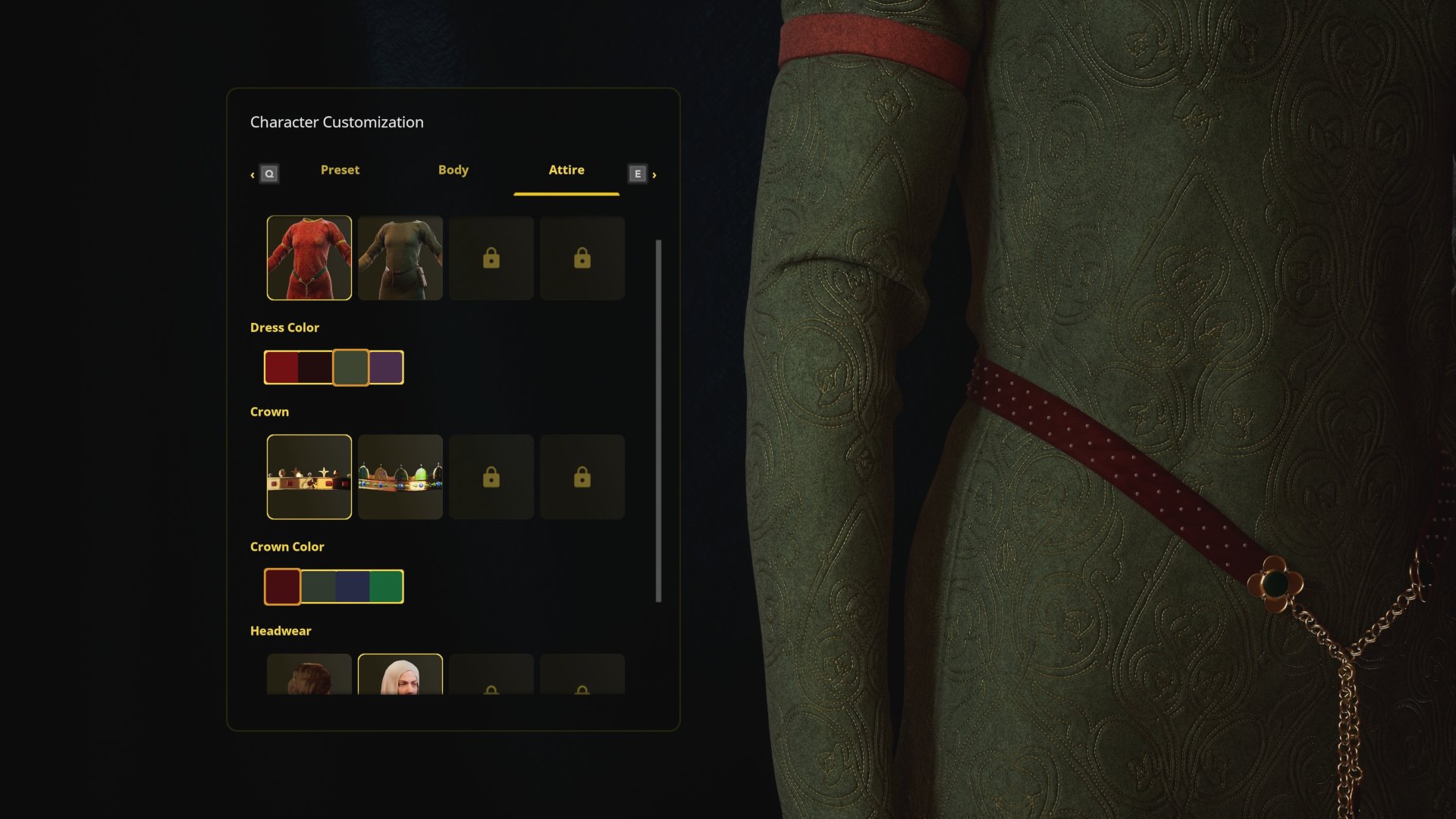Viewport: 1456px width, 819px height.
Task: Open the Body tab
Action: click(x=453, y=171)
